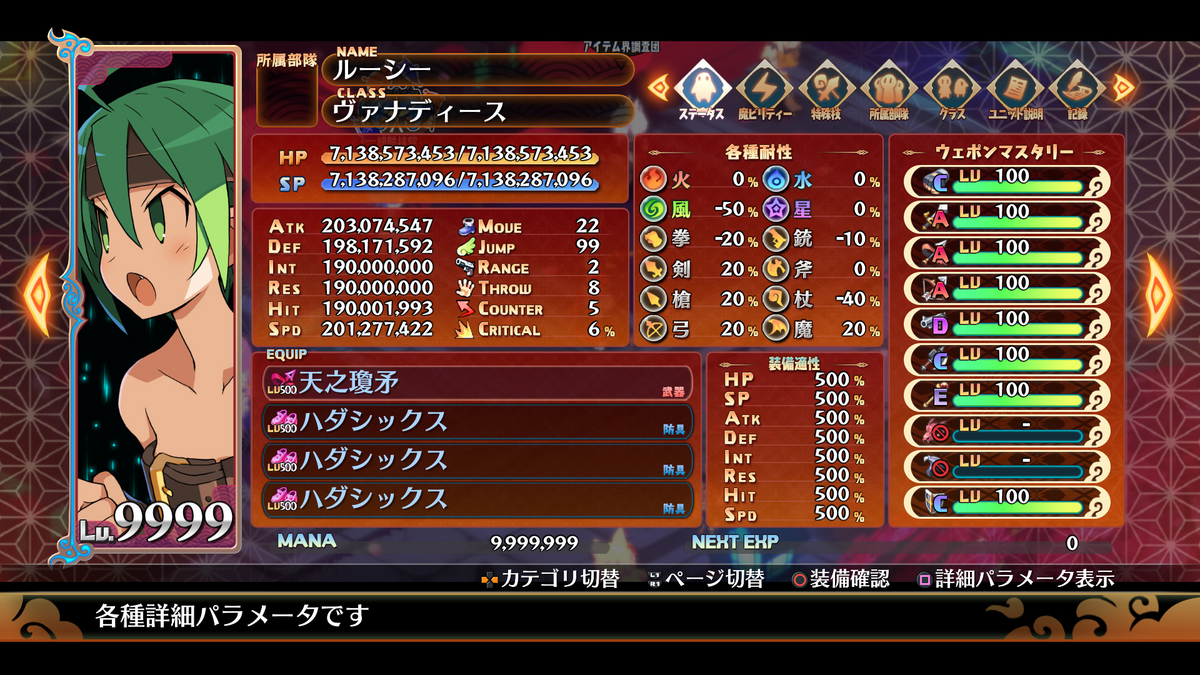Open the ユニット説明 unit description tab
Image resolution: width=1200 pixels, height=675 pixels.
(1013, 88)
